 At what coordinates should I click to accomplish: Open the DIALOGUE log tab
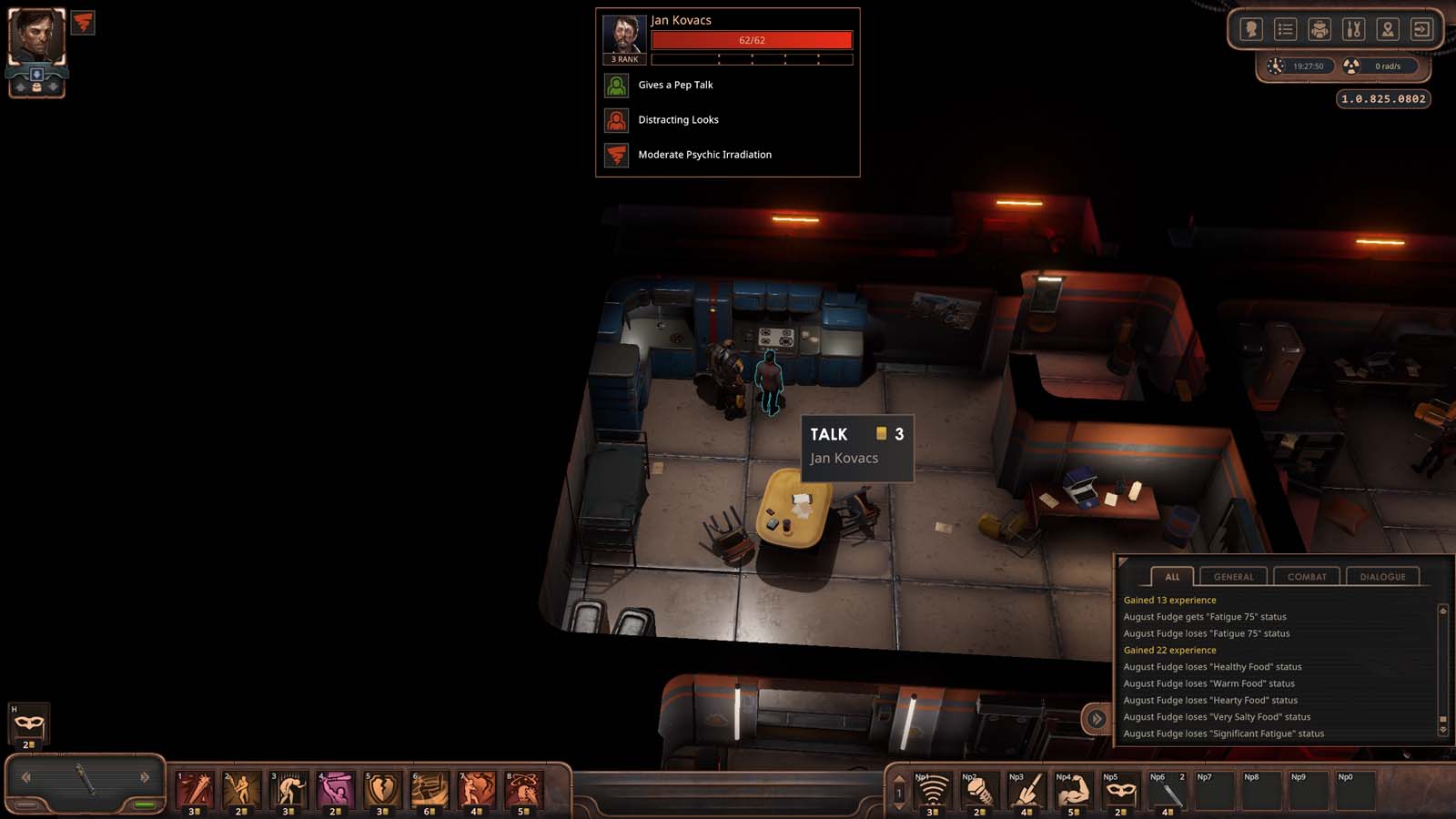point(1382,576)
